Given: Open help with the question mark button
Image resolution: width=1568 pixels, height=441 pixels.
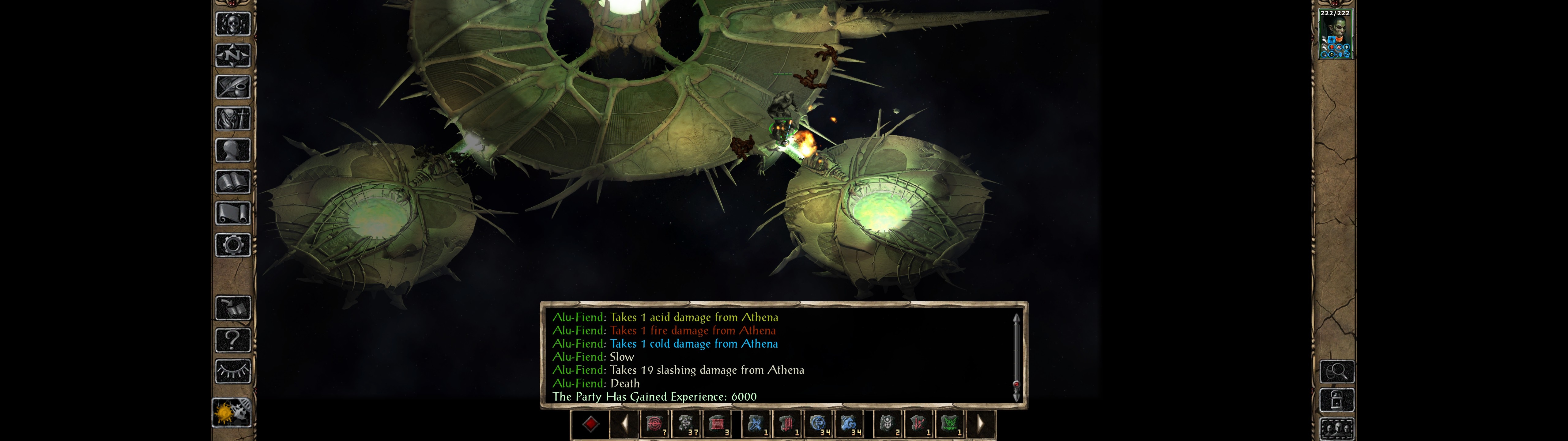Looking at the screenshot, I should tap(232, 340).
